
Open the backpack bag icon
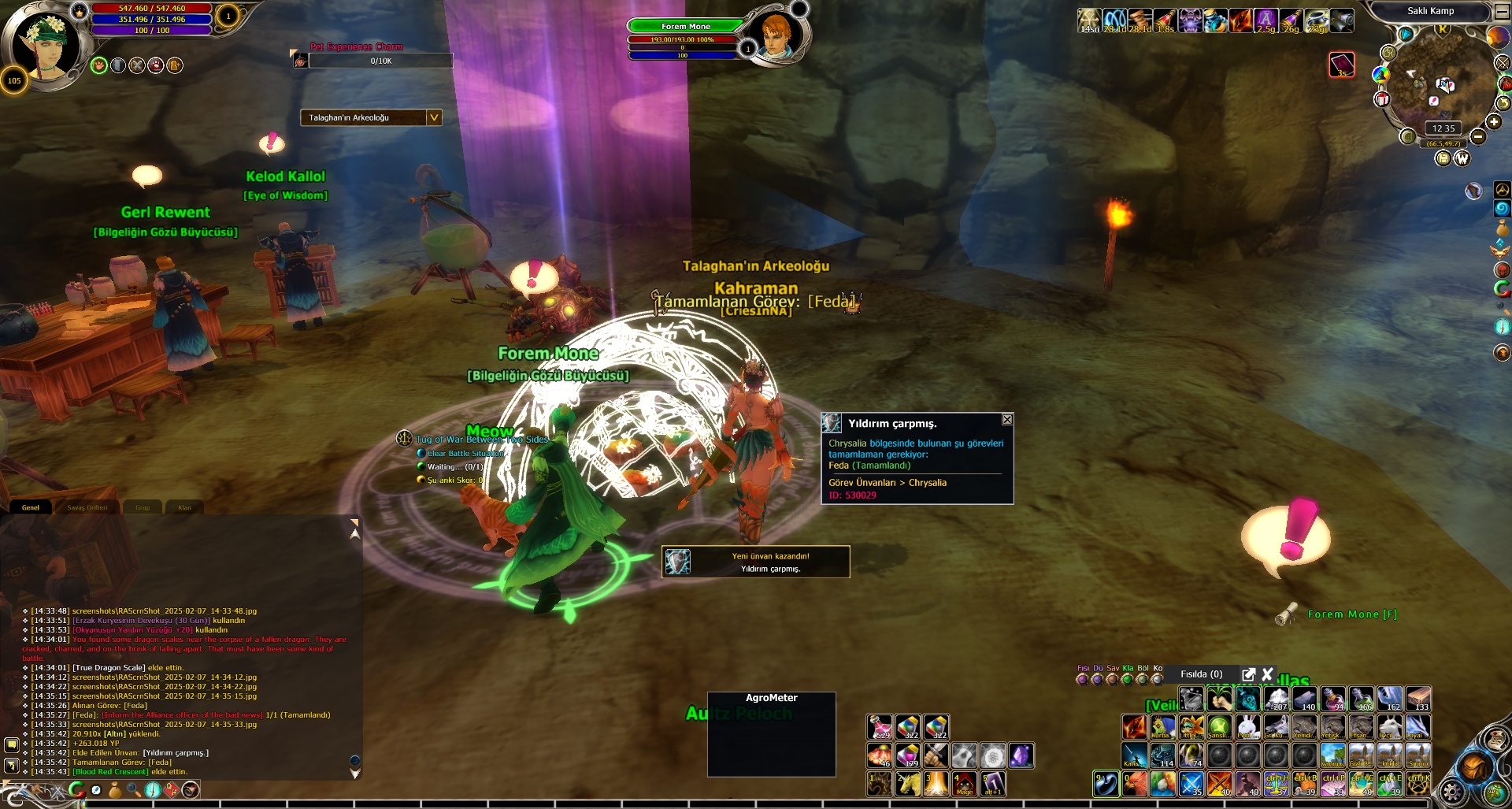coord(1474,766)
